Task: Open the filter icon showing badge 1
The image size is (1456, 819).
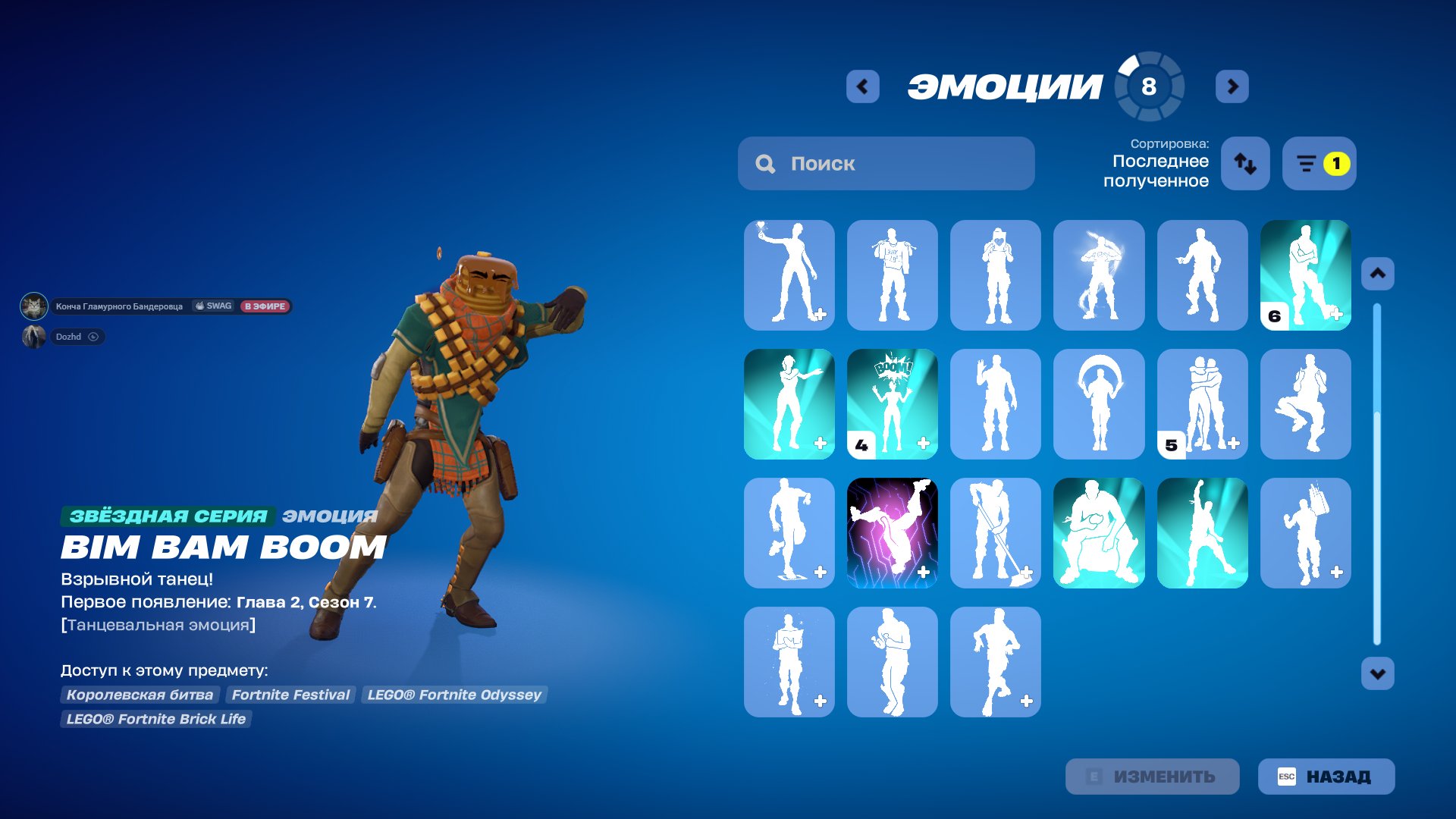Action: tap(1319, 163)
